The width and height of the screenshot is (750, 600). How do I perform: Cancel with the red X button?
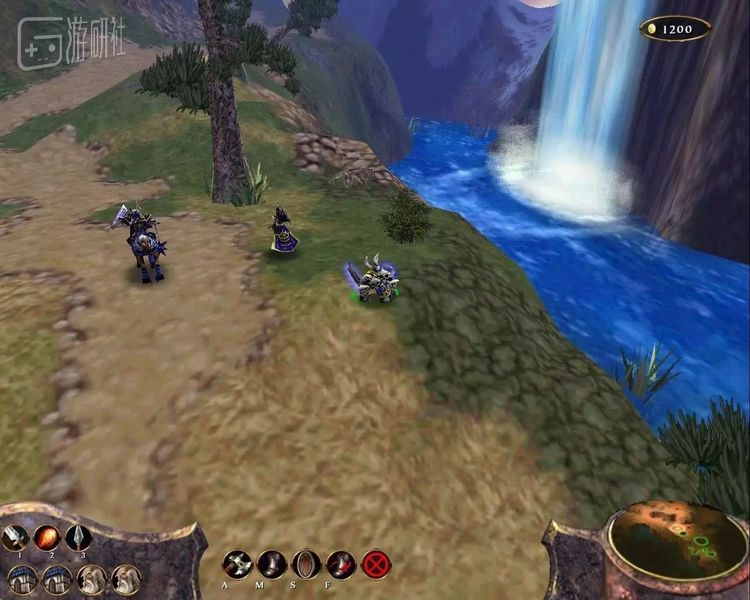click(376, 564)
